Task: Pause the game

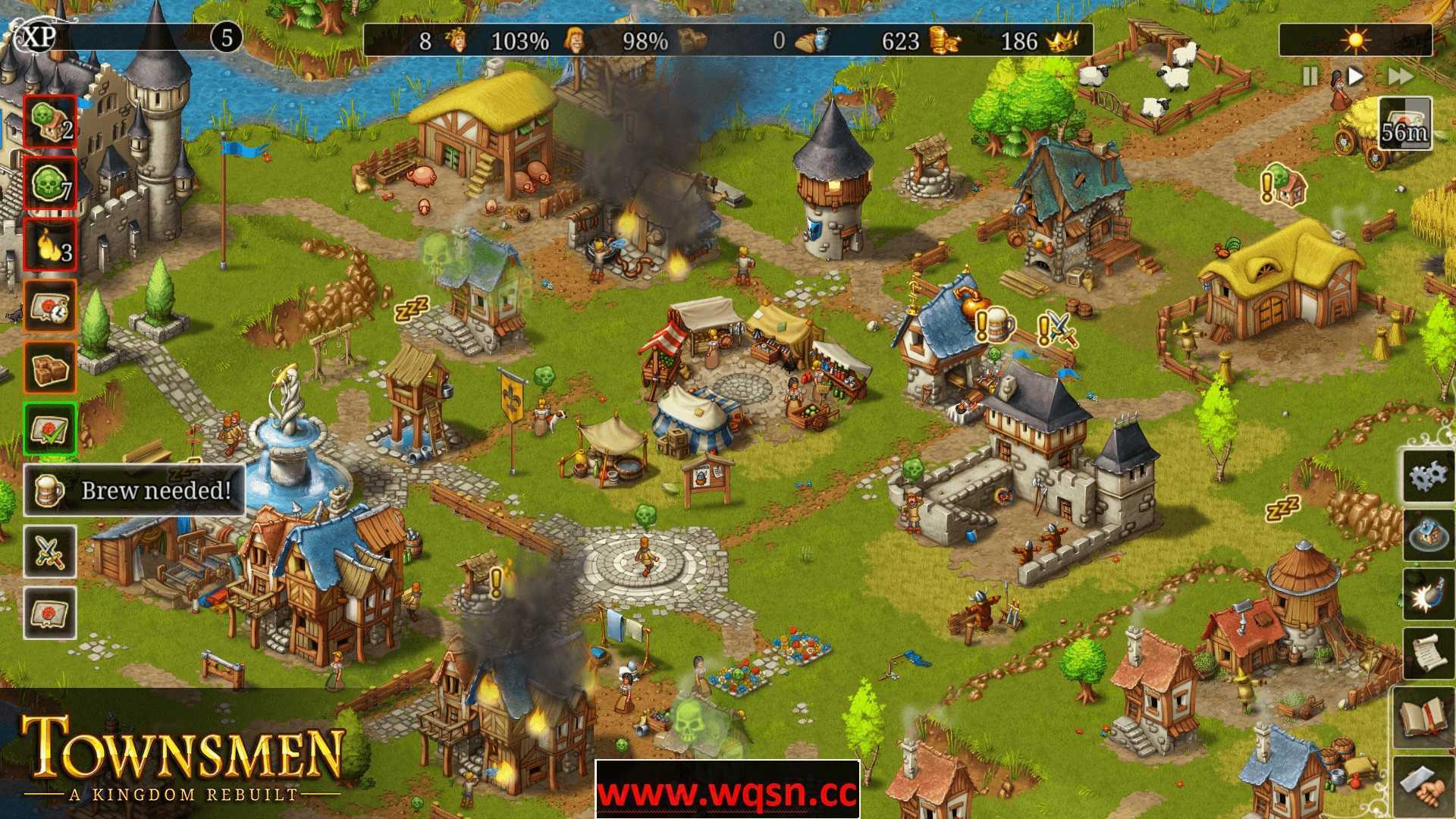Action: tap(1309, 76)
